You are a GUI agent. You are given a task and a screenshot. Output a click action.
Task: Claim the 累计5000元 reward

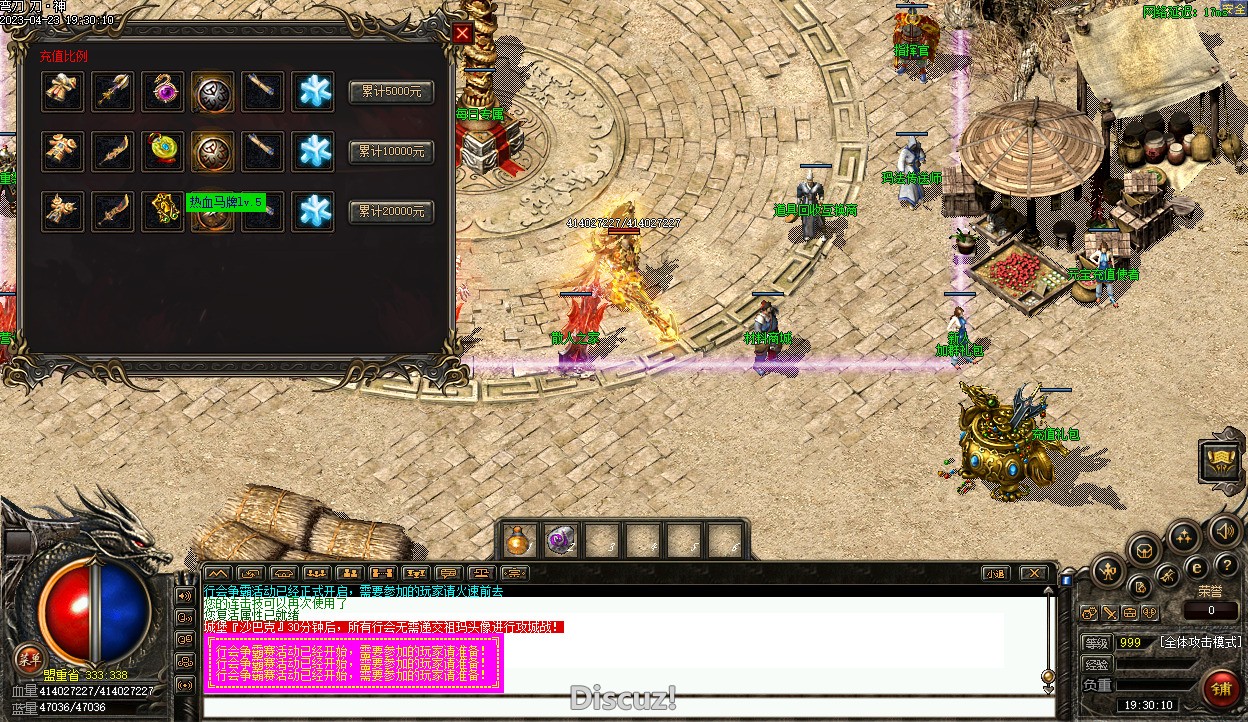click(391, 91)
